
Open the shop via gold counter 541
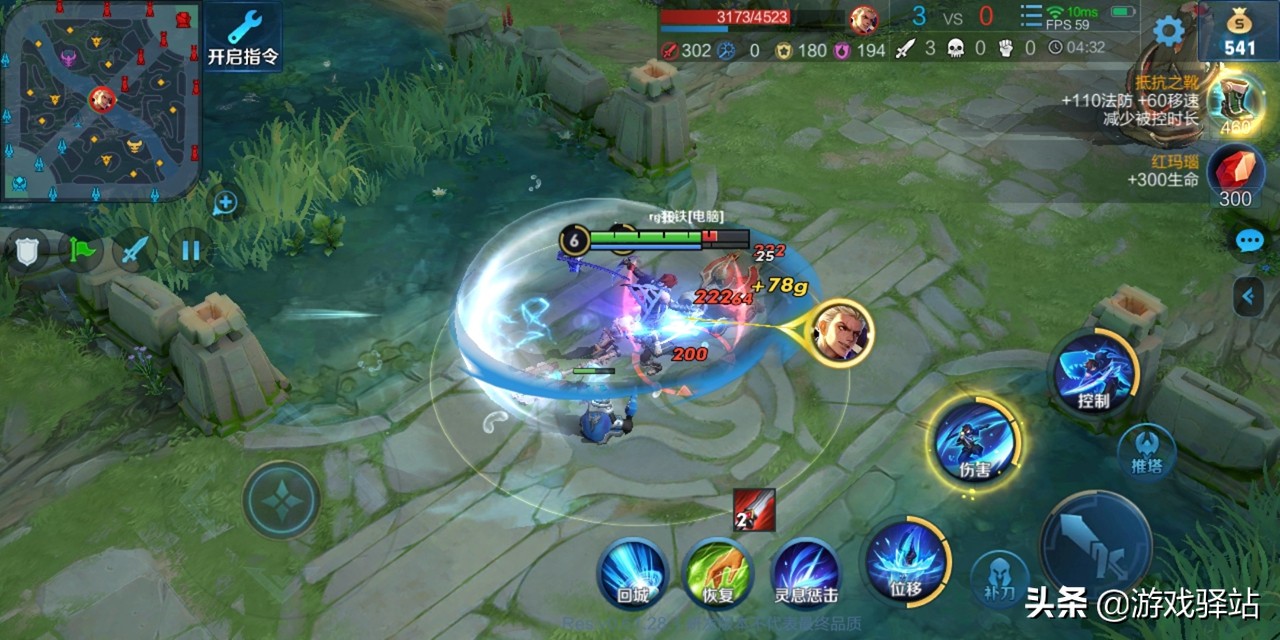pyautogui.click(x=1239, y=32)
